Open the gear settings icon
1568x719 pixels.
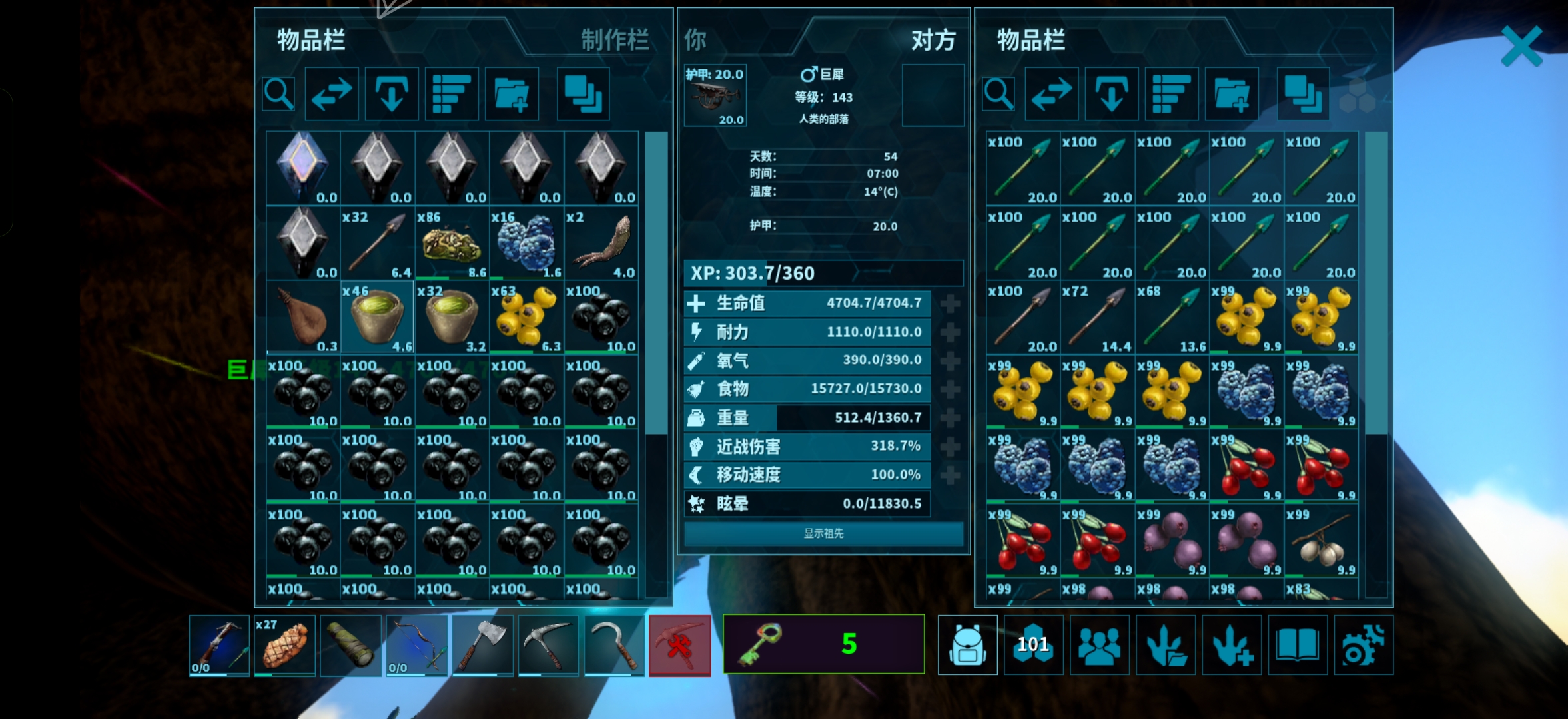tap(1363, 646)
